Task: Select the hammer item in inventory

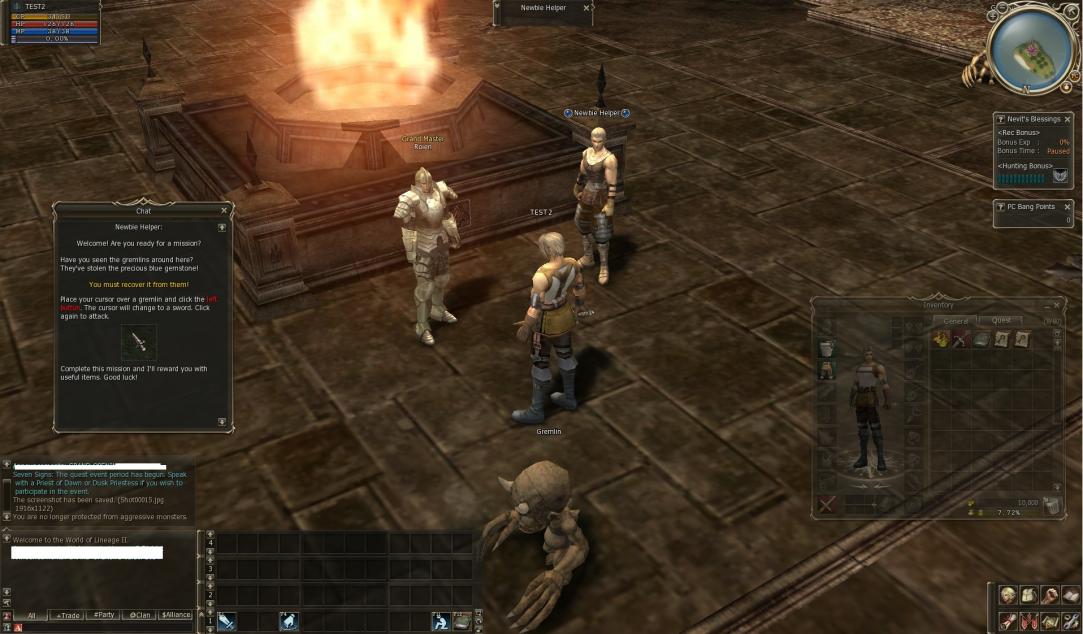Action: 961,340
